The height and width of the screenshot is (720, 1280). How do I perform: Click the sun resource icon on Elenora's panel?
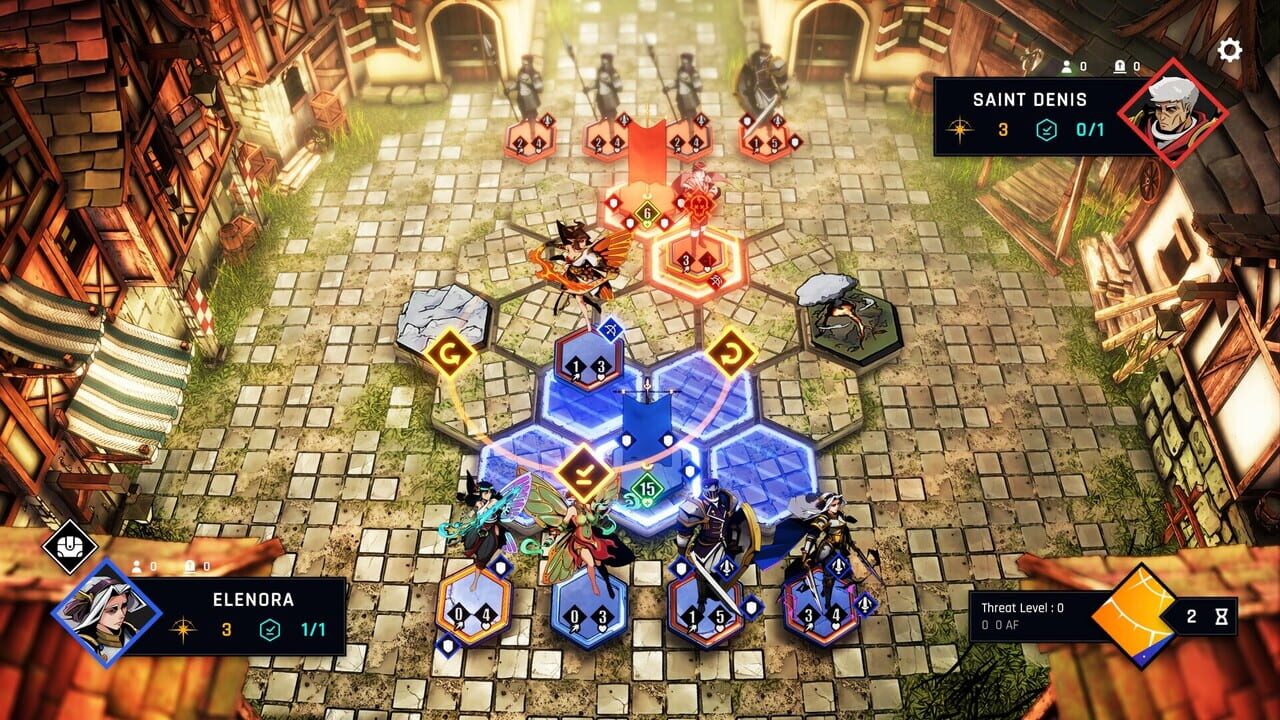(x=184, y=628)
